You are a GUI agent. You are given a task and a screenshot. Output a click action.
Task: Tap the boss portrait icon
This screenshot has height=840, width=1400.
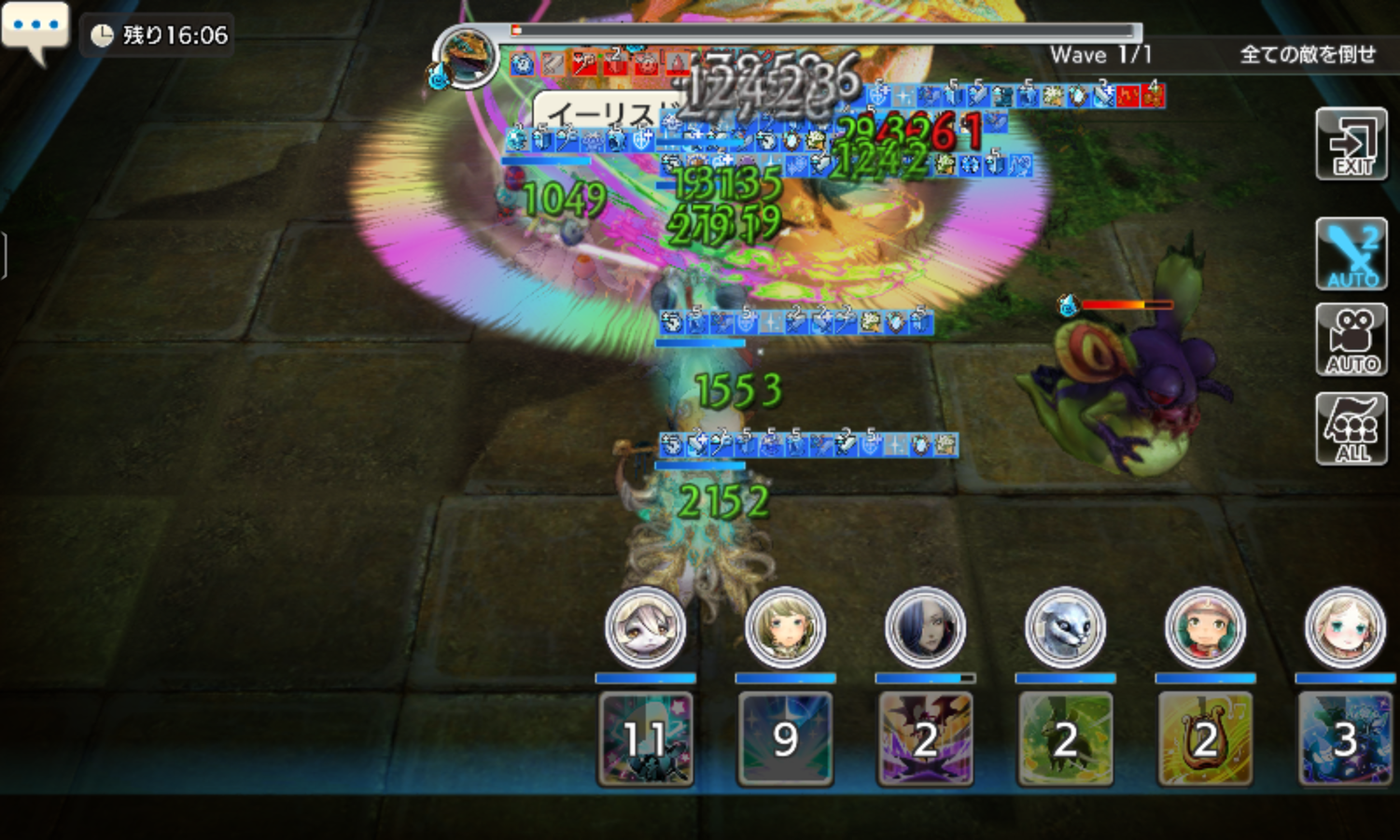coord(467,58)
